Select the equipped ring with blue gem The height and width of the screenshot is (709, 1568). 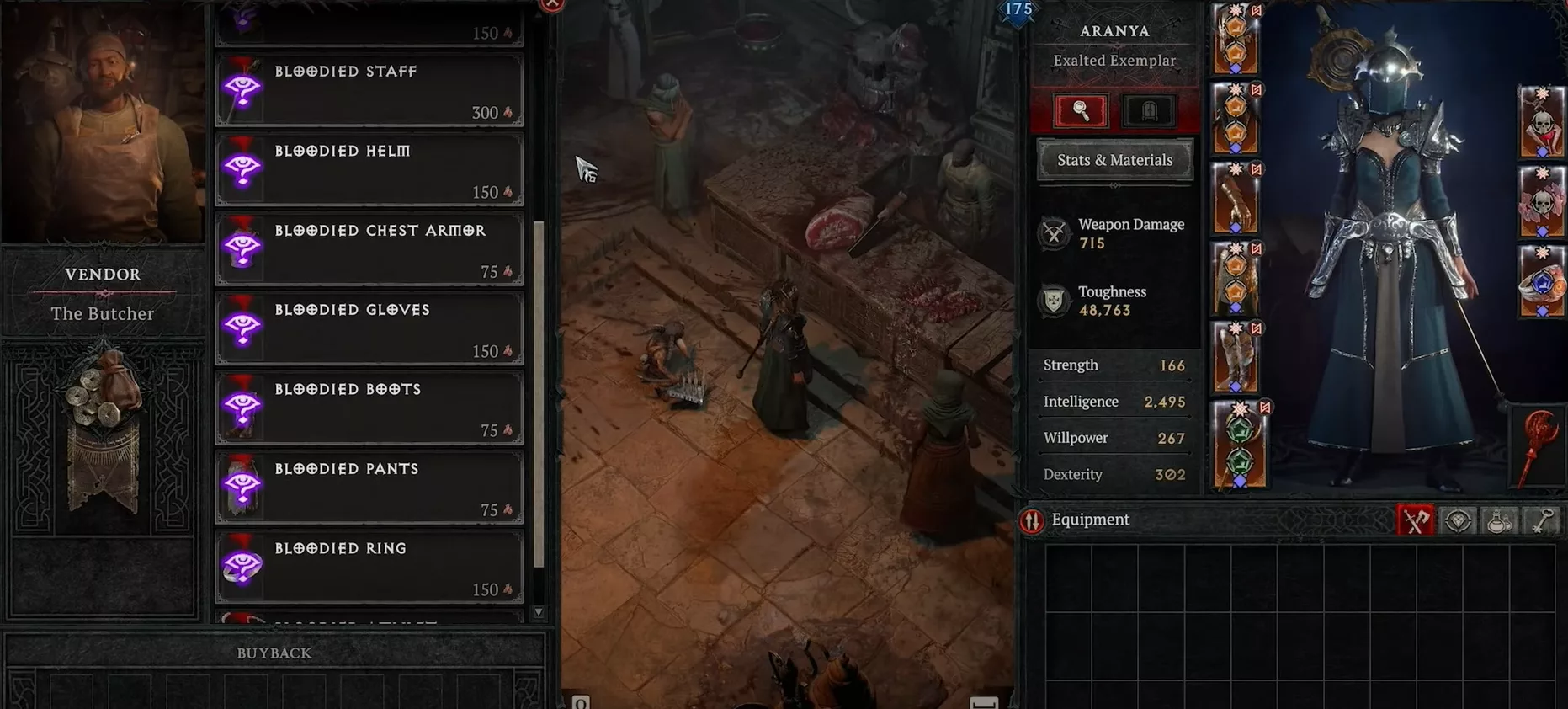[1542, 282]
